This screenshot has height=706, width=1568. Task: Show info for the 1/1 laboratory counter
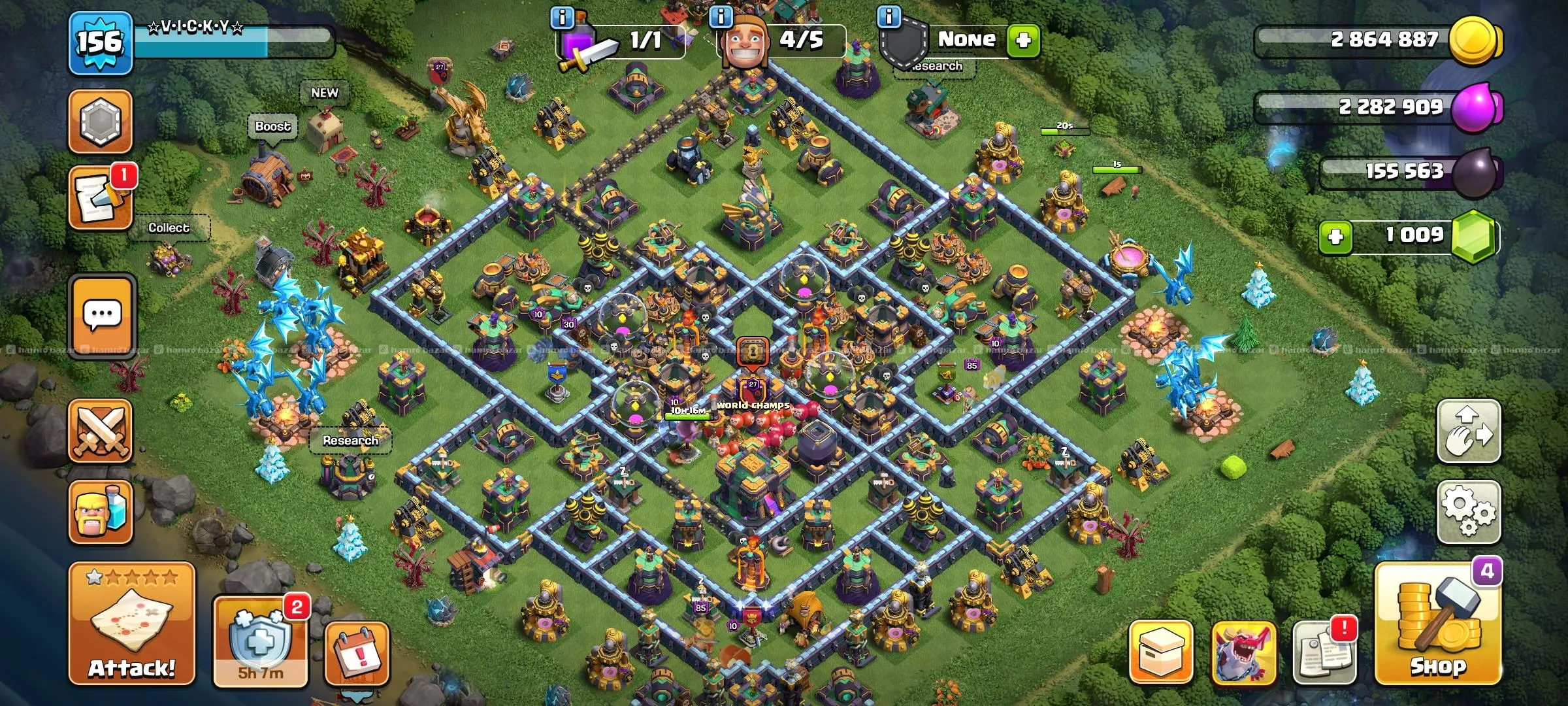[x=563, y=17]
